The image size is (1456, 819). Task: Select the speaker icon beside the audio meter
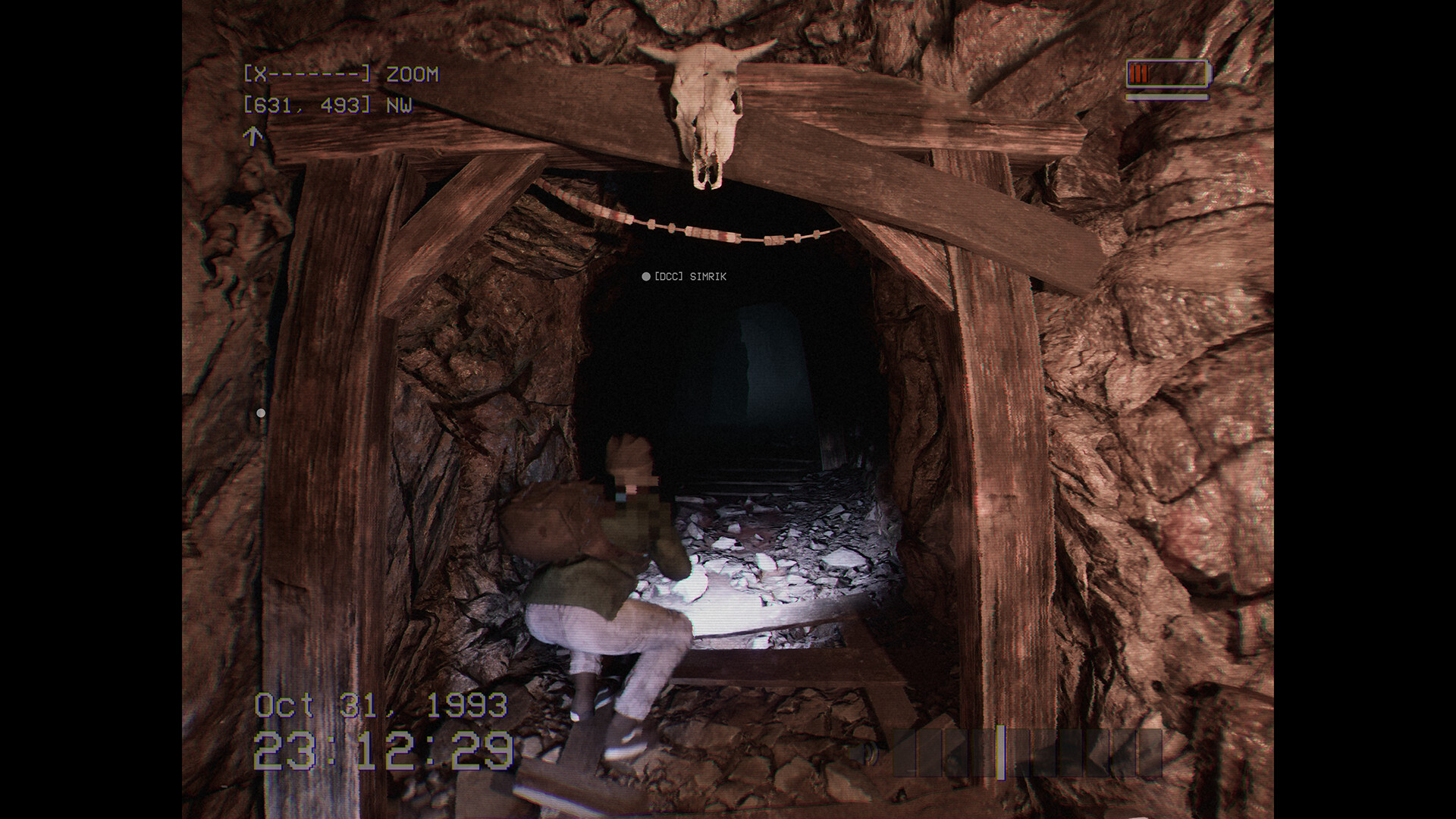[863, 753]
